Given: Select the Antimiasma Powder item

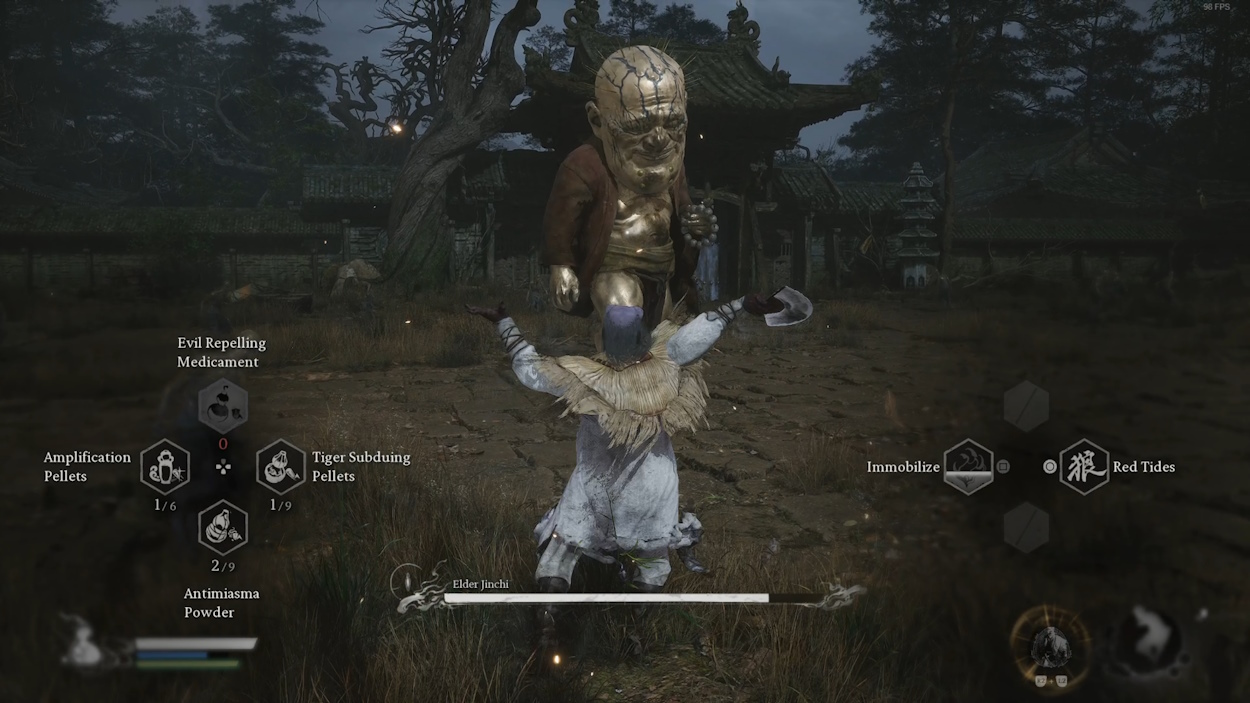Looking at the screenshot, I should point(223,527).
